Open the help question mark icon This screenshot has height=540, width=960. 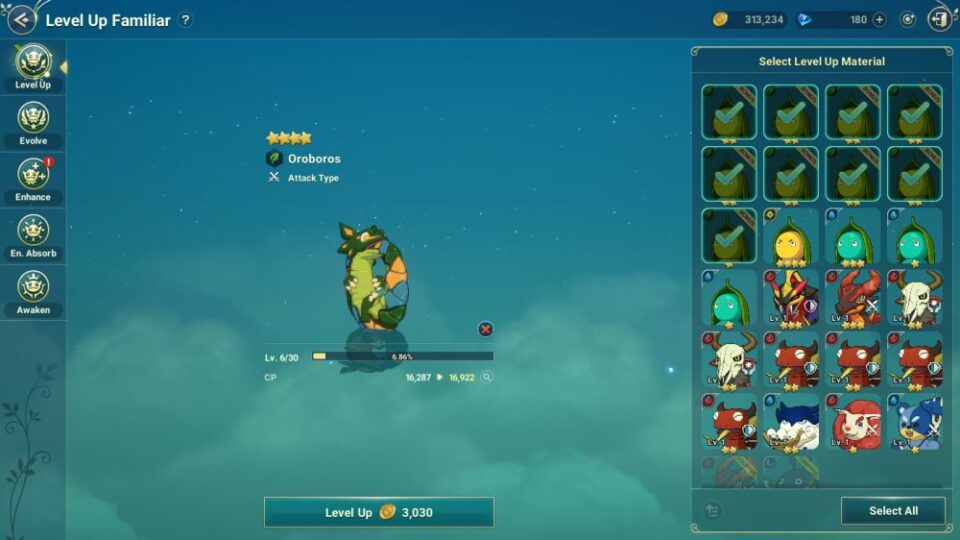(185, 20)
